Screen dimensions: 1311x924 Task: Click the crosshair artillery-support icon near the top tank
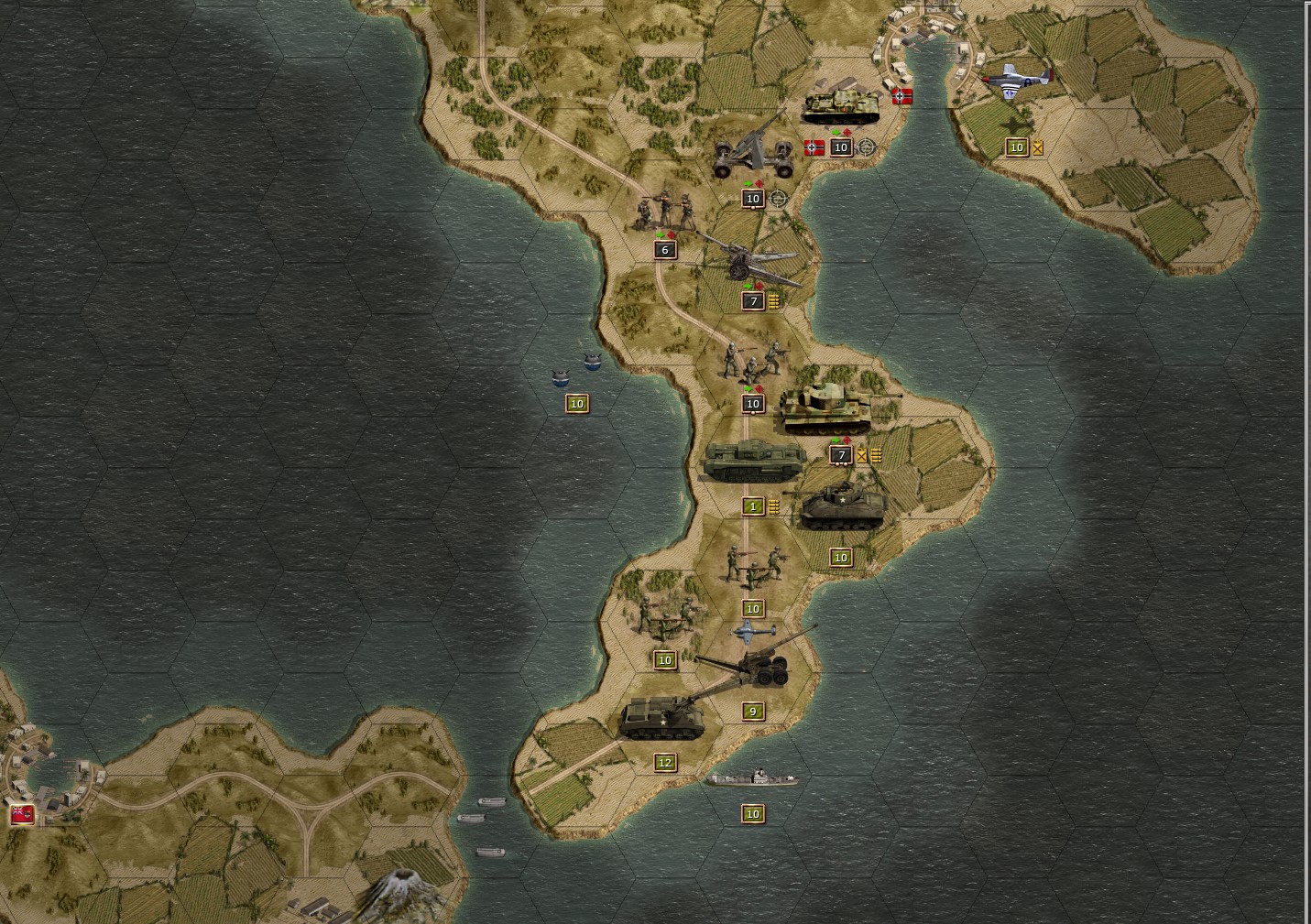pos(867,147)
